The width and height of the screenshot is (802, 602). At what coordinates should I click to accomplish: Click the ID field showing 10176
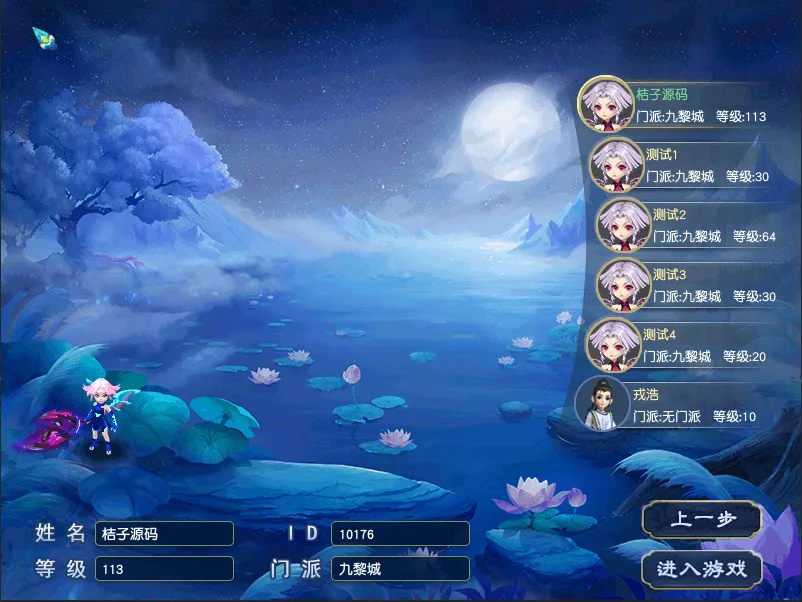400,534
